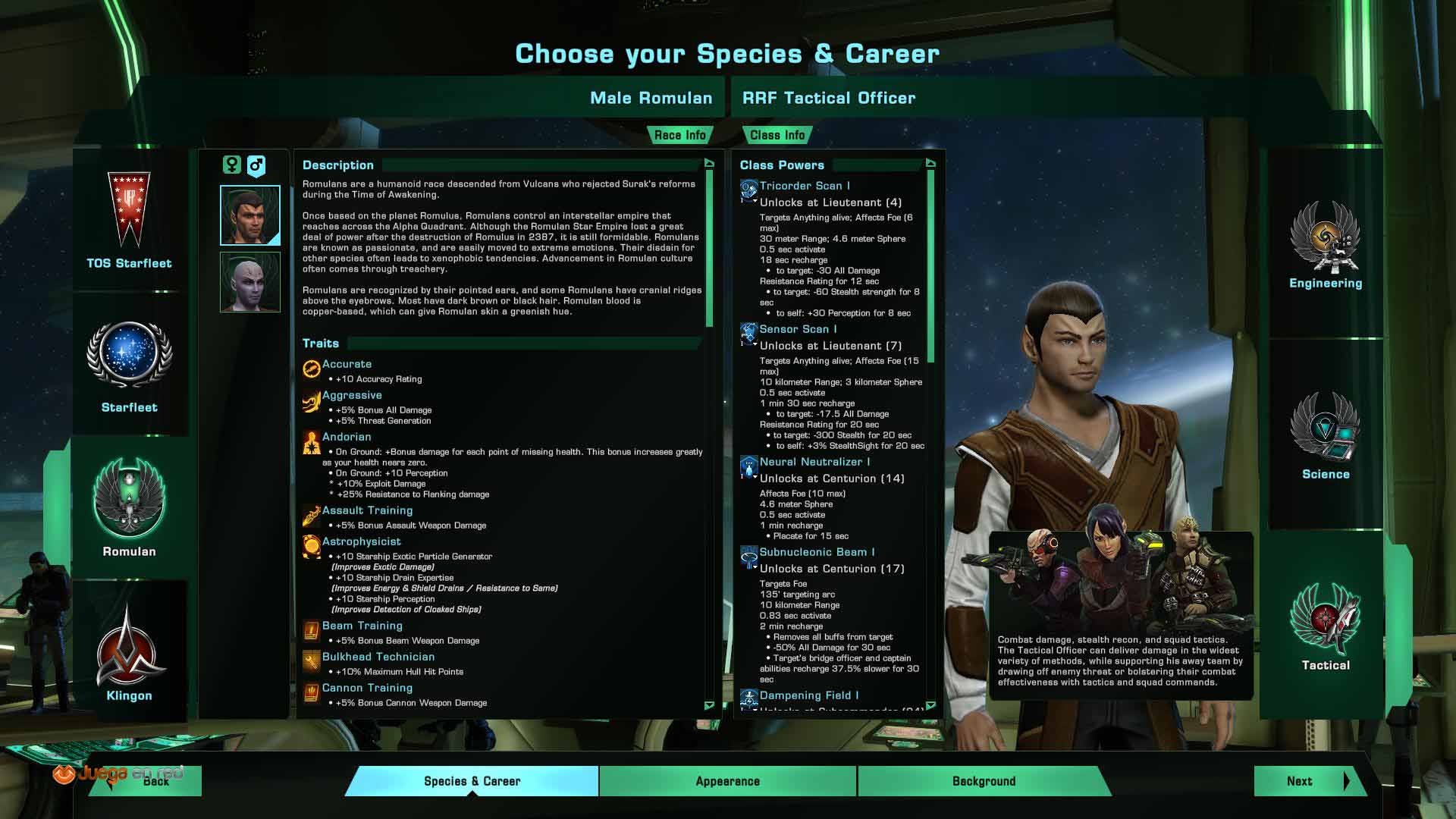
Task: Click Next to continue
Action: [x=1307, y=781]
